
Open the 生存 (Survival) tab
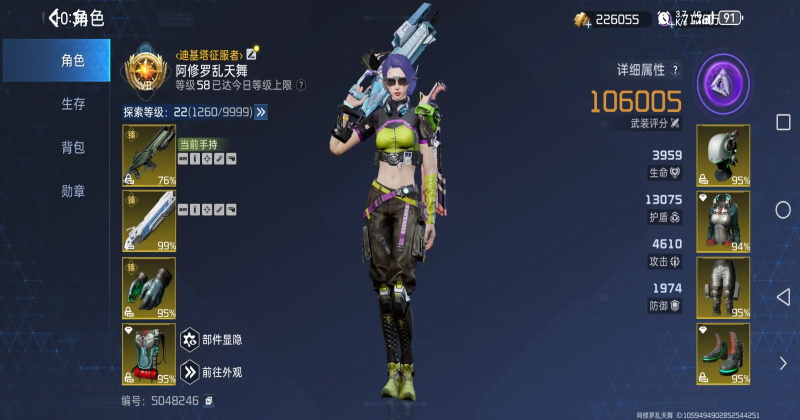(x=72, y=104)
